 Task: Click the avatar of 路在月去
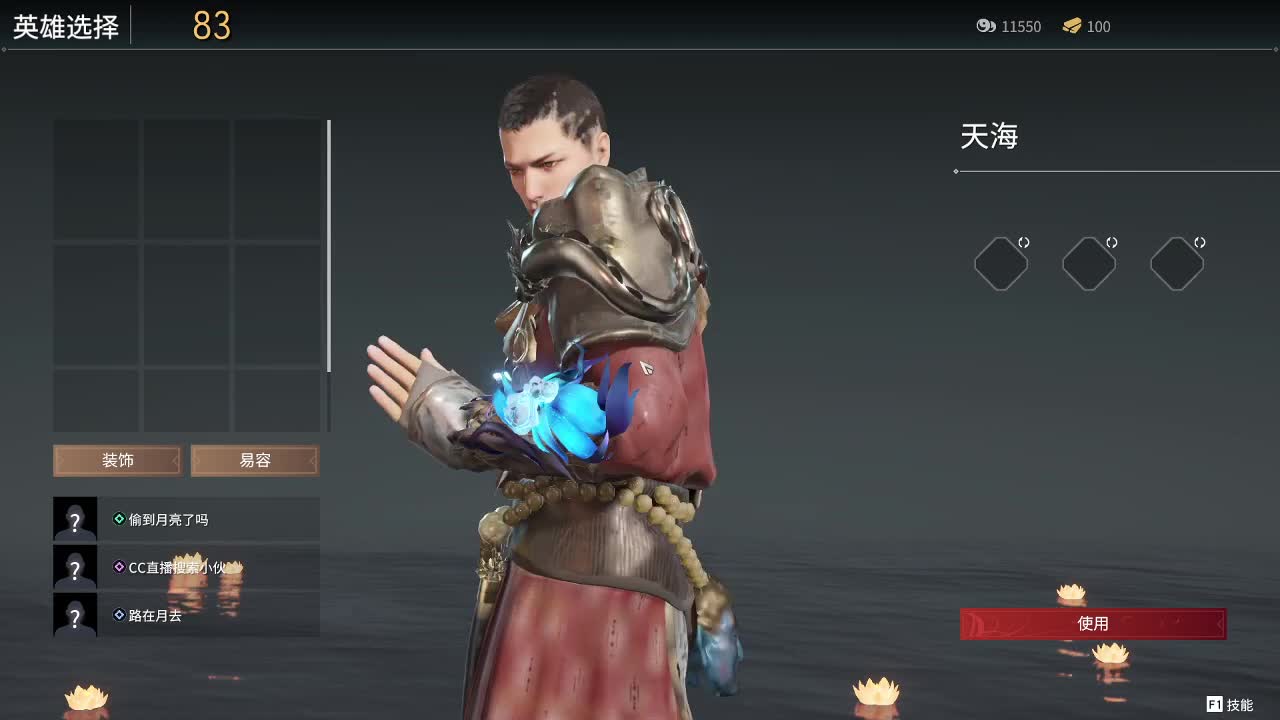(75, 616)
